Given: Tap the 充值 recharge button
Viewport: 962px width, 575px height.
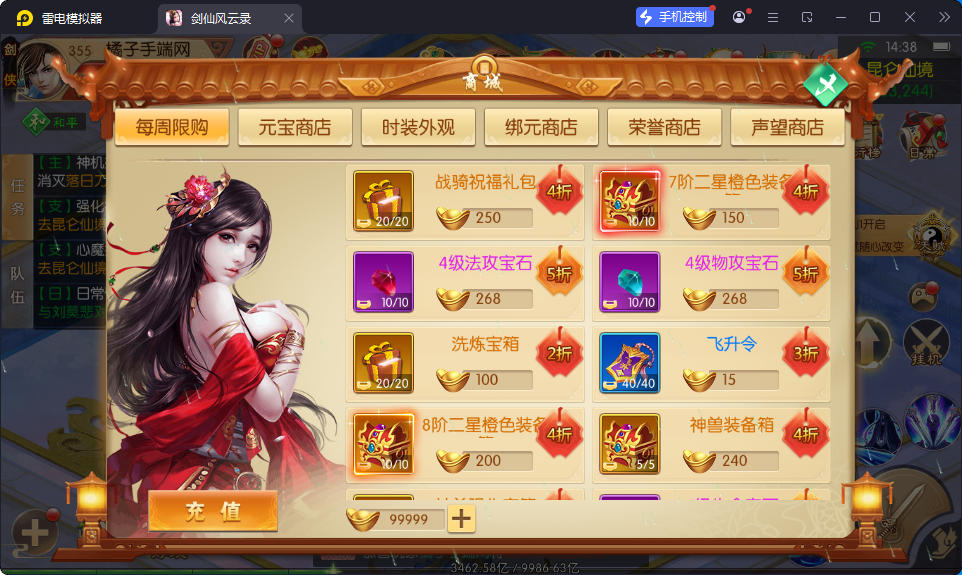Looking at the screenshot, I should click(x=212, y=511).
